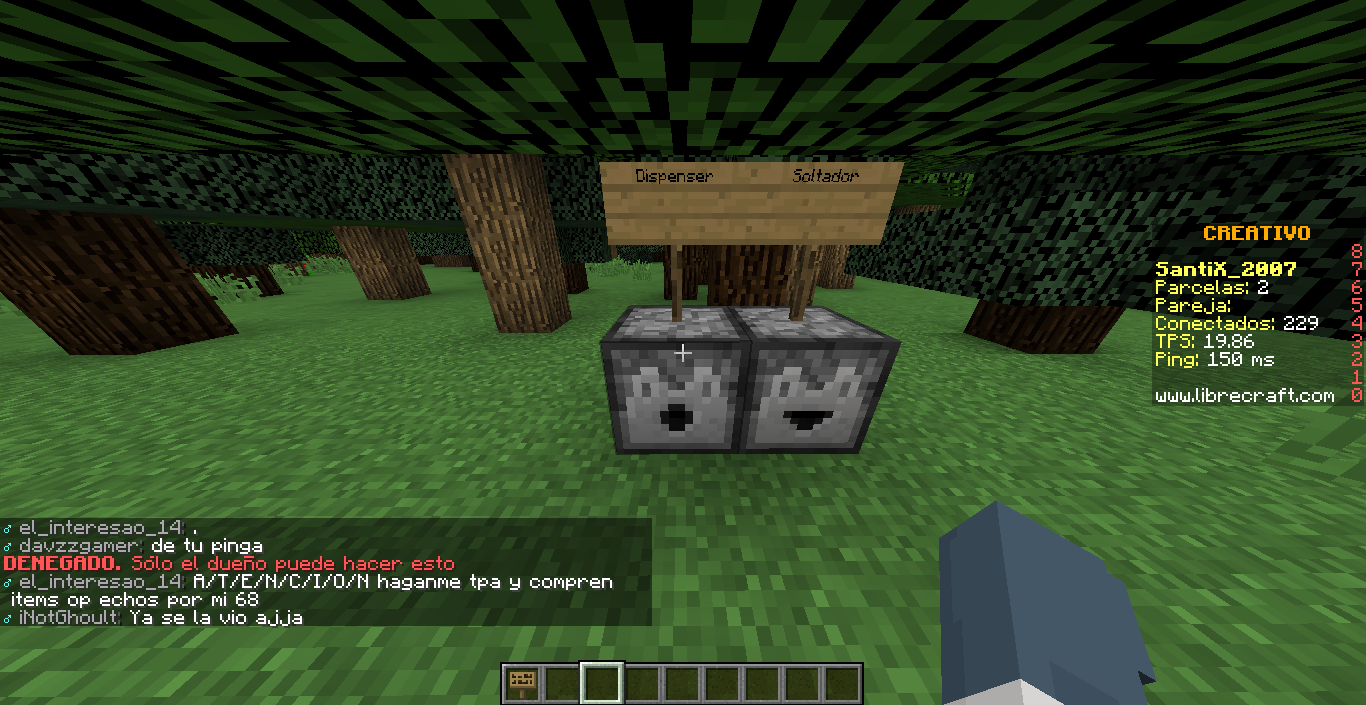Select the oak sign hotbar slot
Viewport: 1366px width, 705px height.
(521, 684)
